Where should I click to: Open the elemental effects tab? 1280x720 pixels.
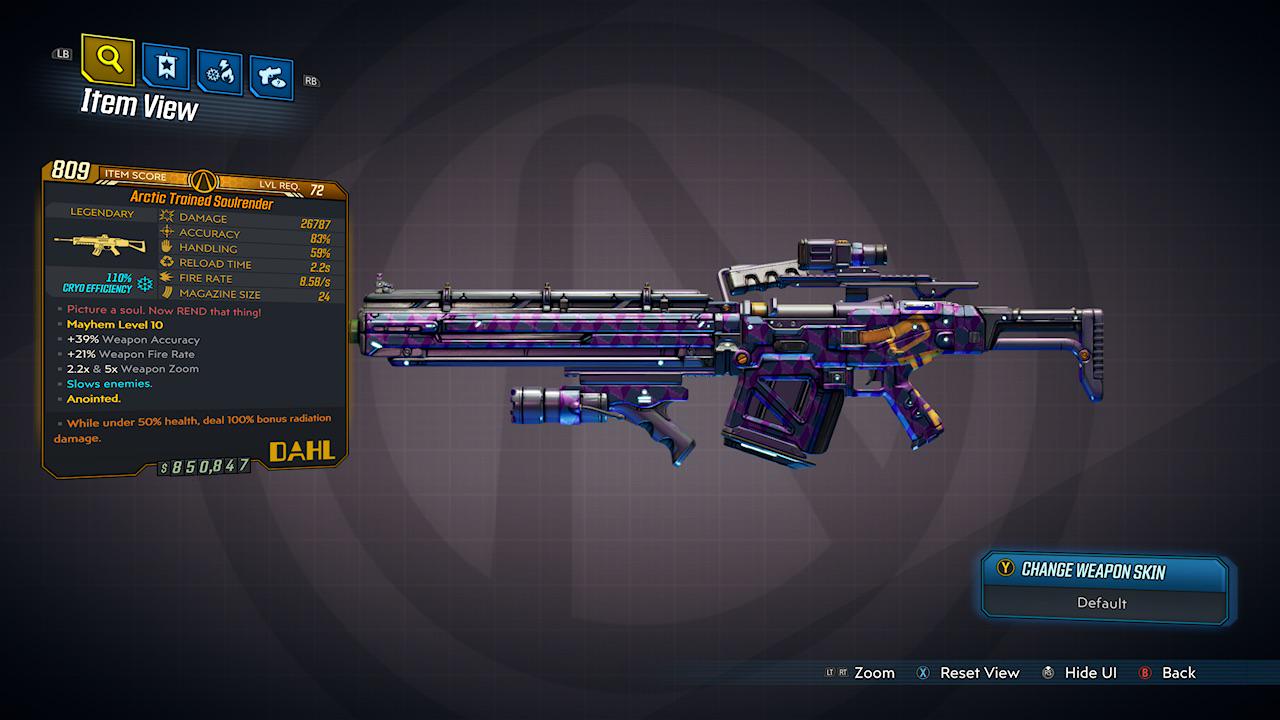(218, 73)
